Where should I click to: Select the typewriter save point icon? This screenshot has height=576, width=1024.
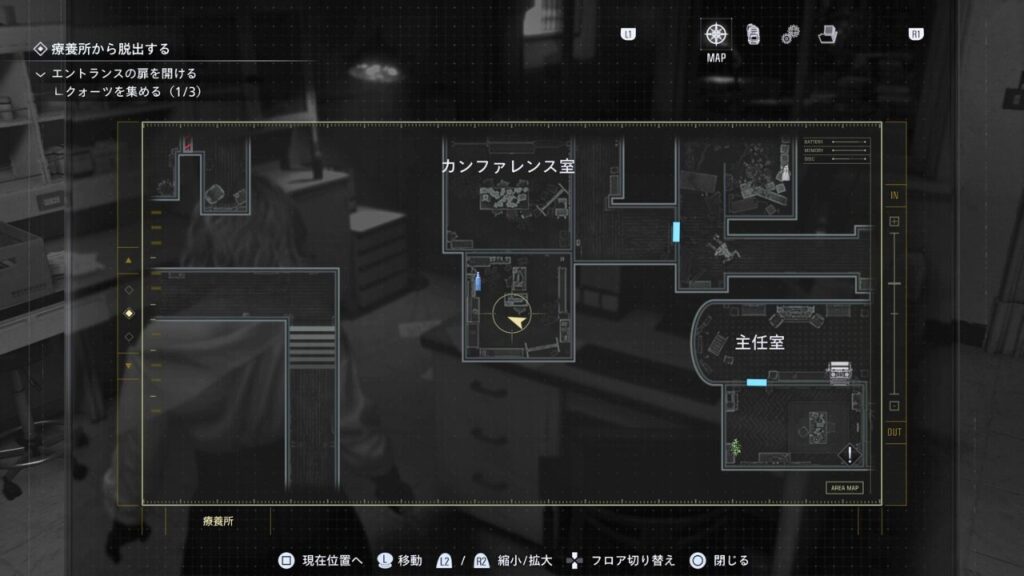click(837, 371)
